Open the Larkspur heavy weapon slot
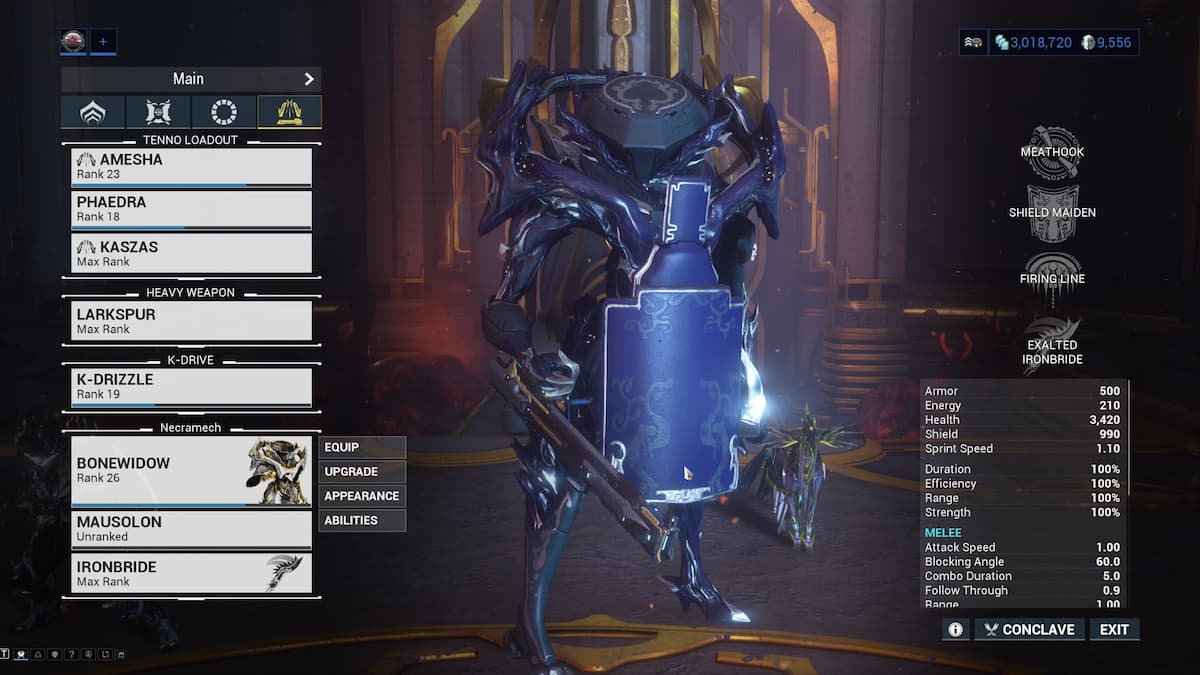 [x=191, y=321]
